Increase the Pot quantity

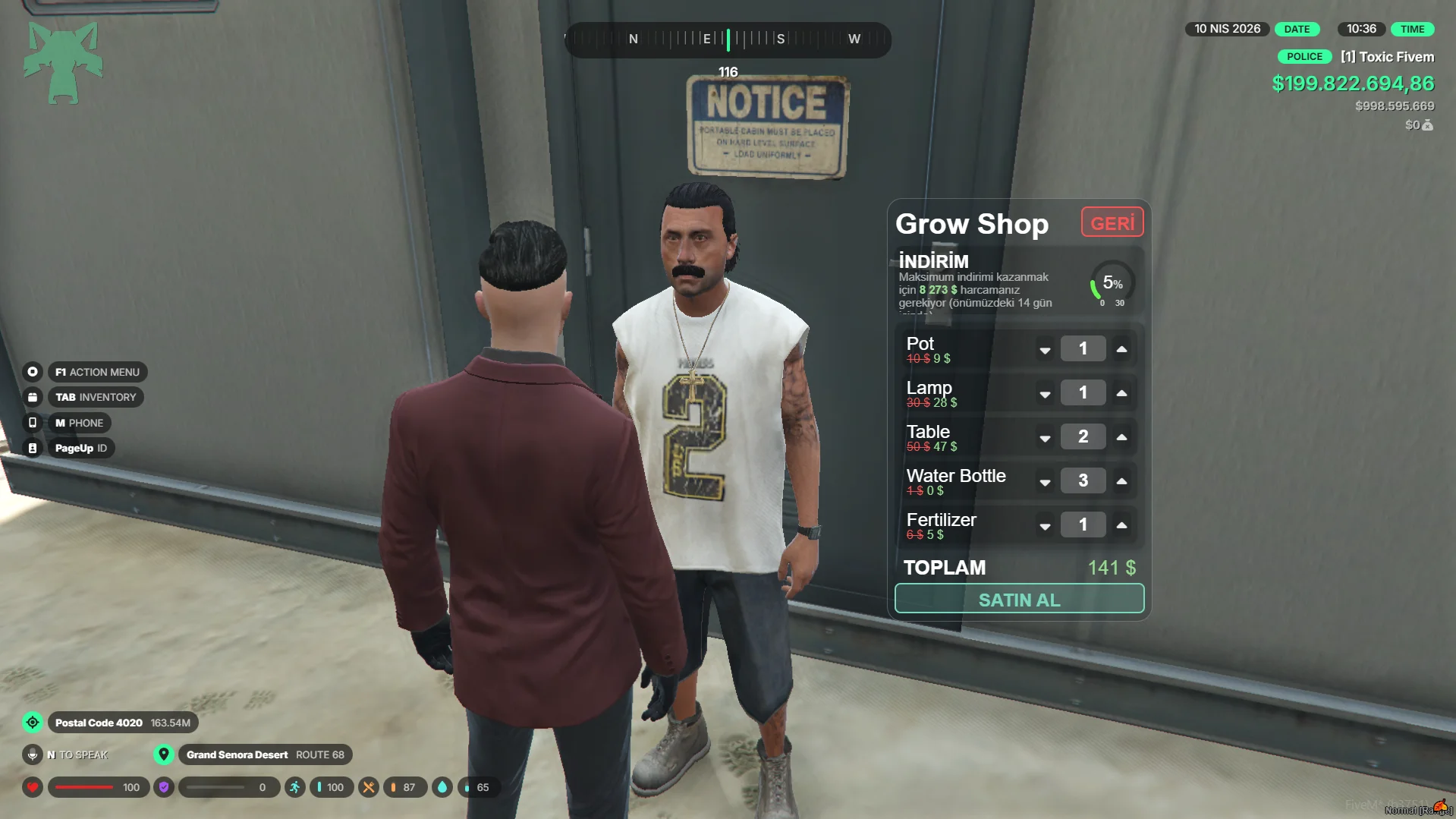[x=1121, y=349]
